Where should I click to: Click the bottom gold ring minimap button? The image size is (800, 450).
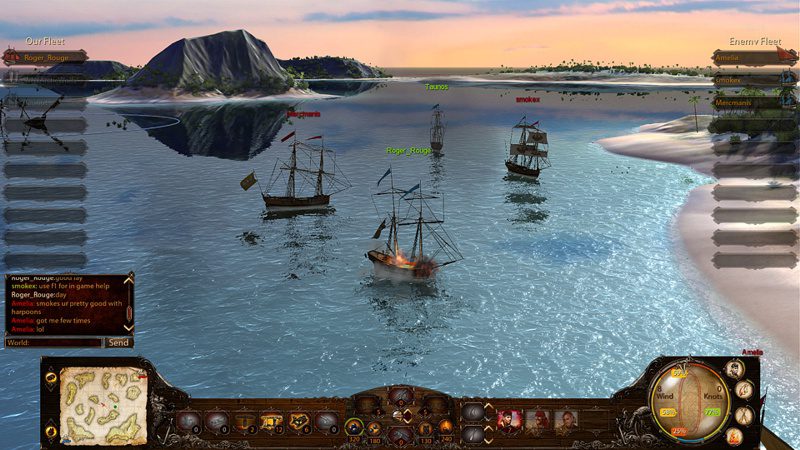51,431
